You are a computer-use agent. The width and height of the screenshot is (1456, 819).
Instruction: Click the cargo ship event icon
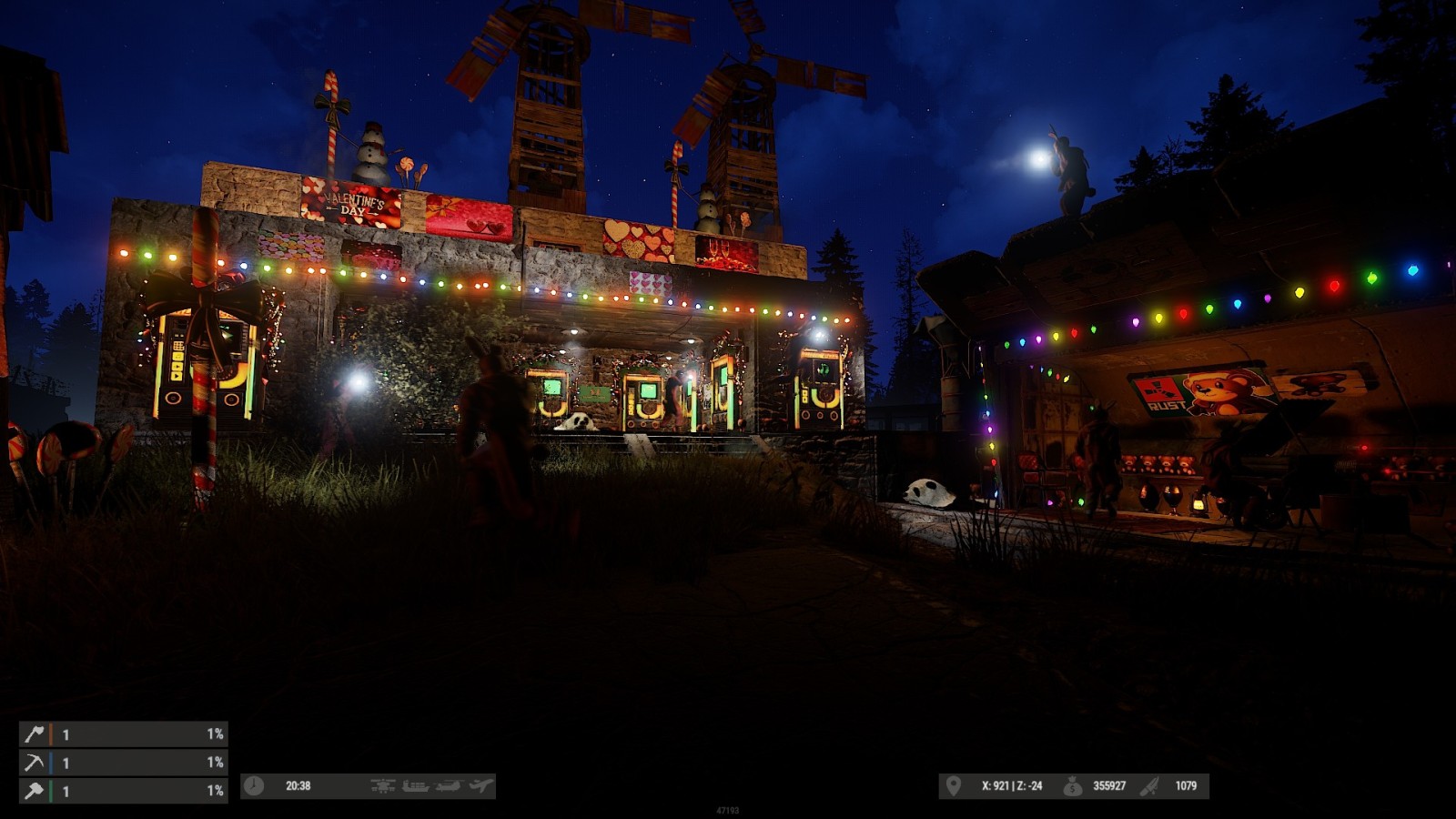[415, 786]
